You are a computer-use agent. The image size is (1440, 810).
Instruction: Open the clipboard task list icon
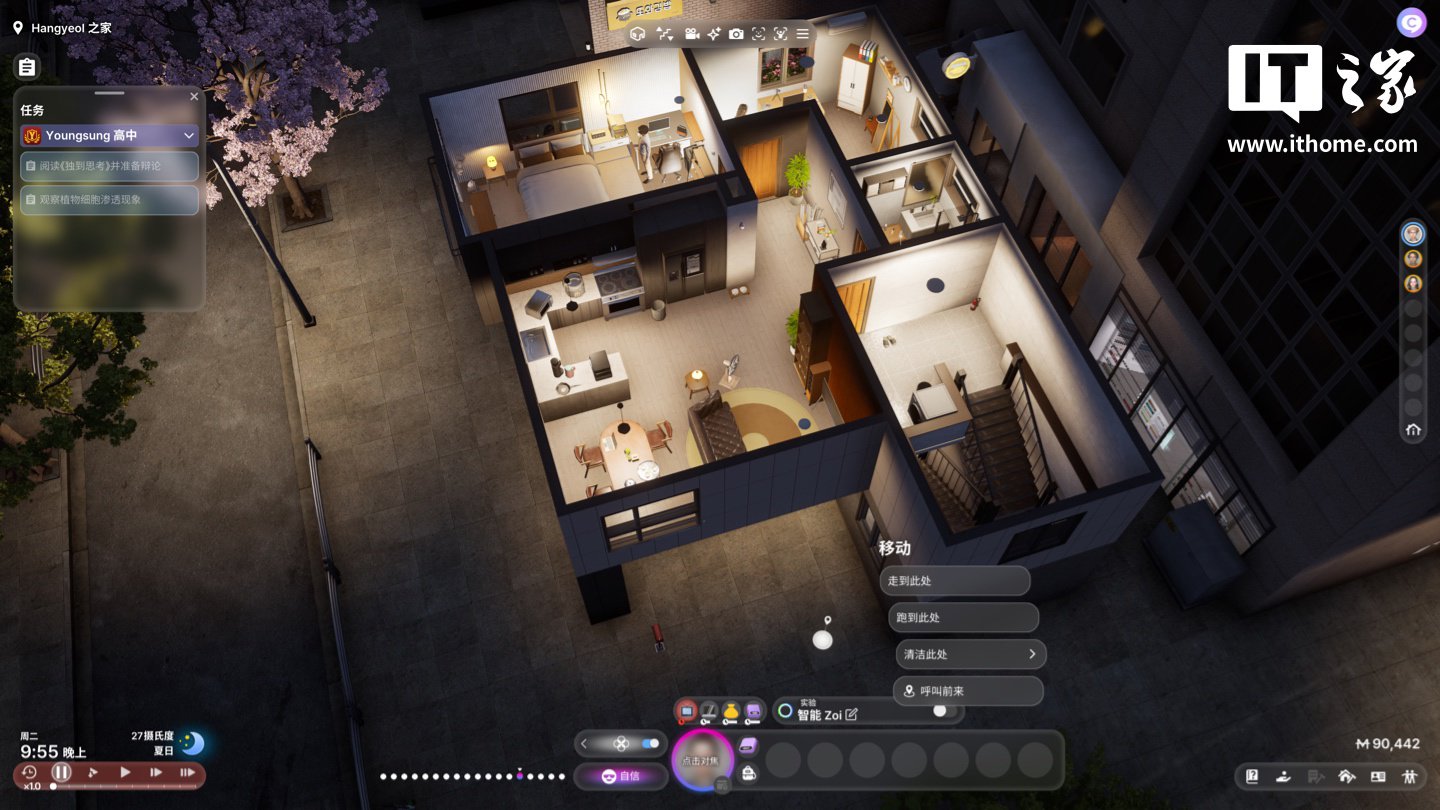tap(27, 67)
